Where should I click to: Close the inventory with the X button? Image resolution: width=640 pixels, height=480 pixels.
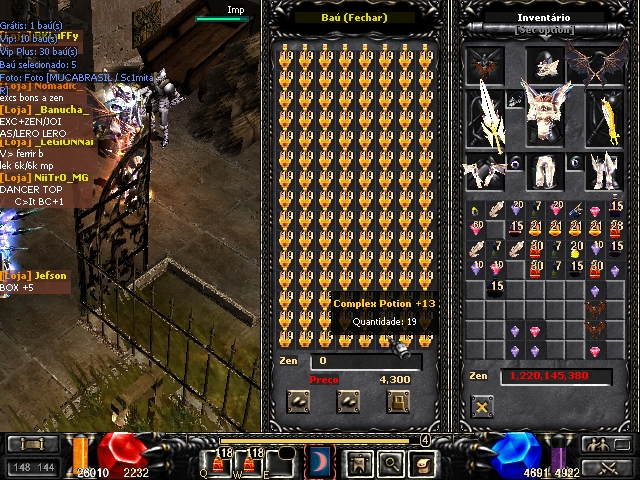click(x=483, y=407)
